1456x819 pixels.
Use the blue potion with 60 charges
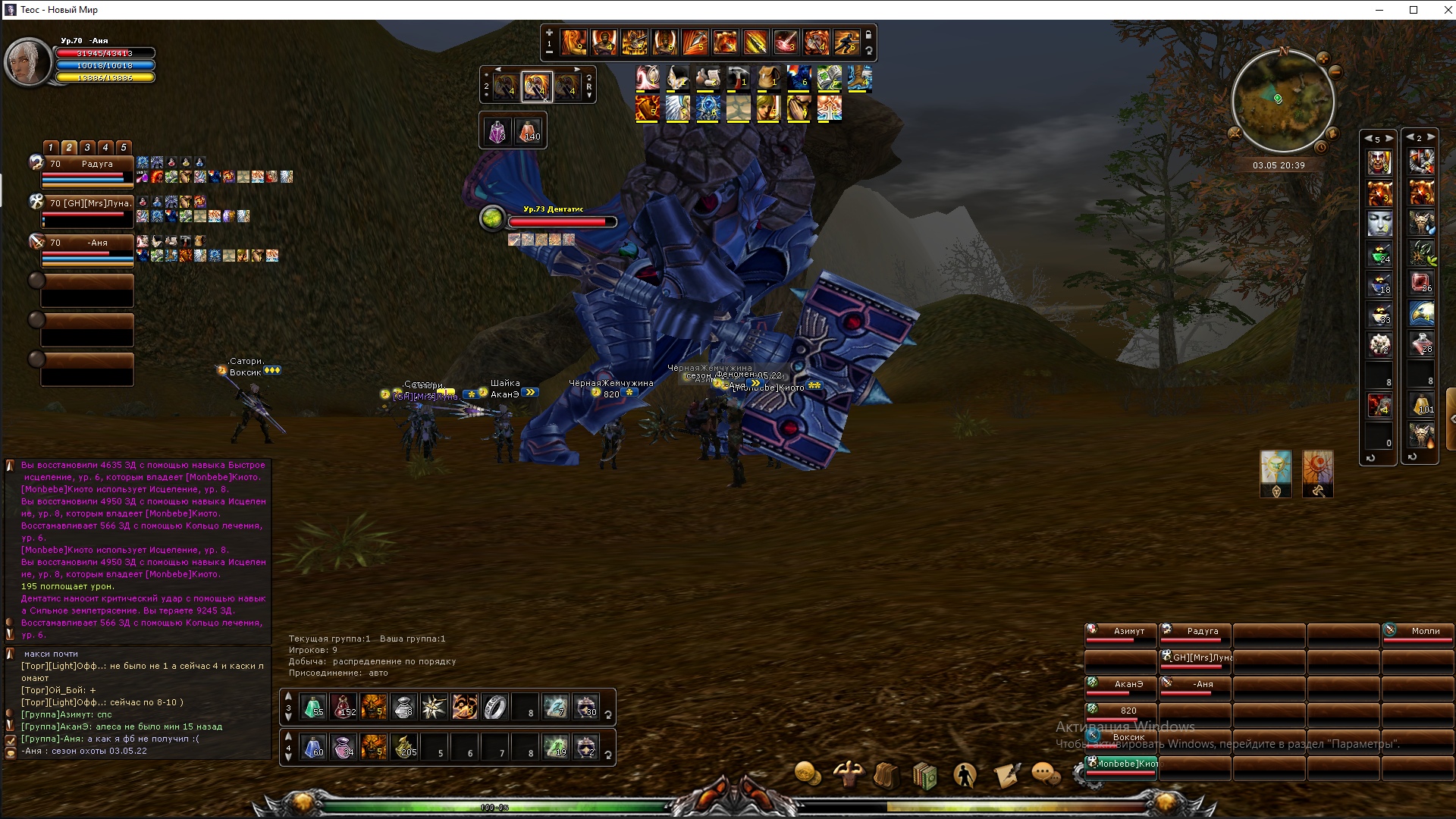click(x=313, y=747)
